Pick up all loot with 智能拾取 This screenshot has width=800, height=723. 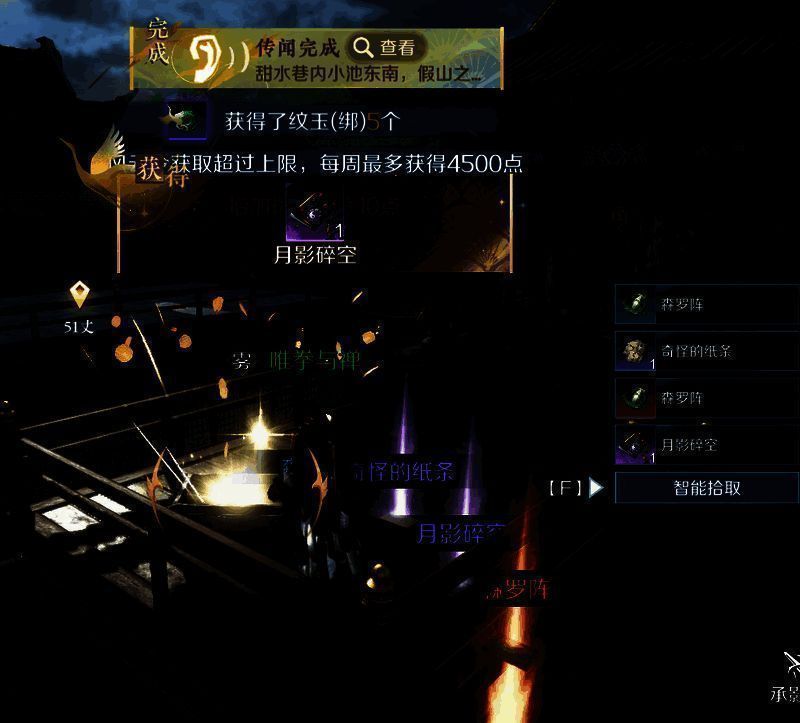[x=706, y=488]
